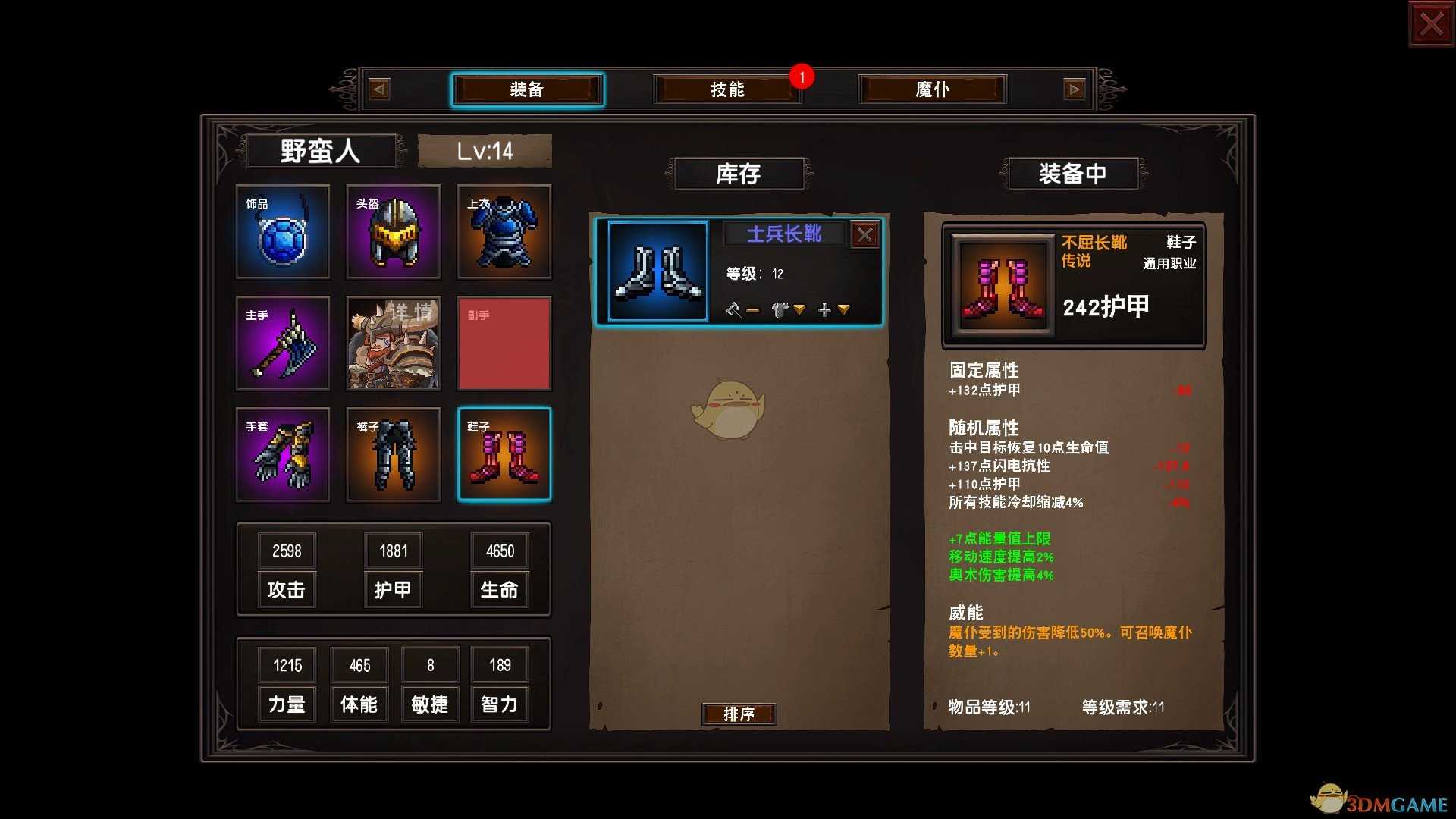Expand gold arrow beside plus stat icon

(x=844, y=310)
